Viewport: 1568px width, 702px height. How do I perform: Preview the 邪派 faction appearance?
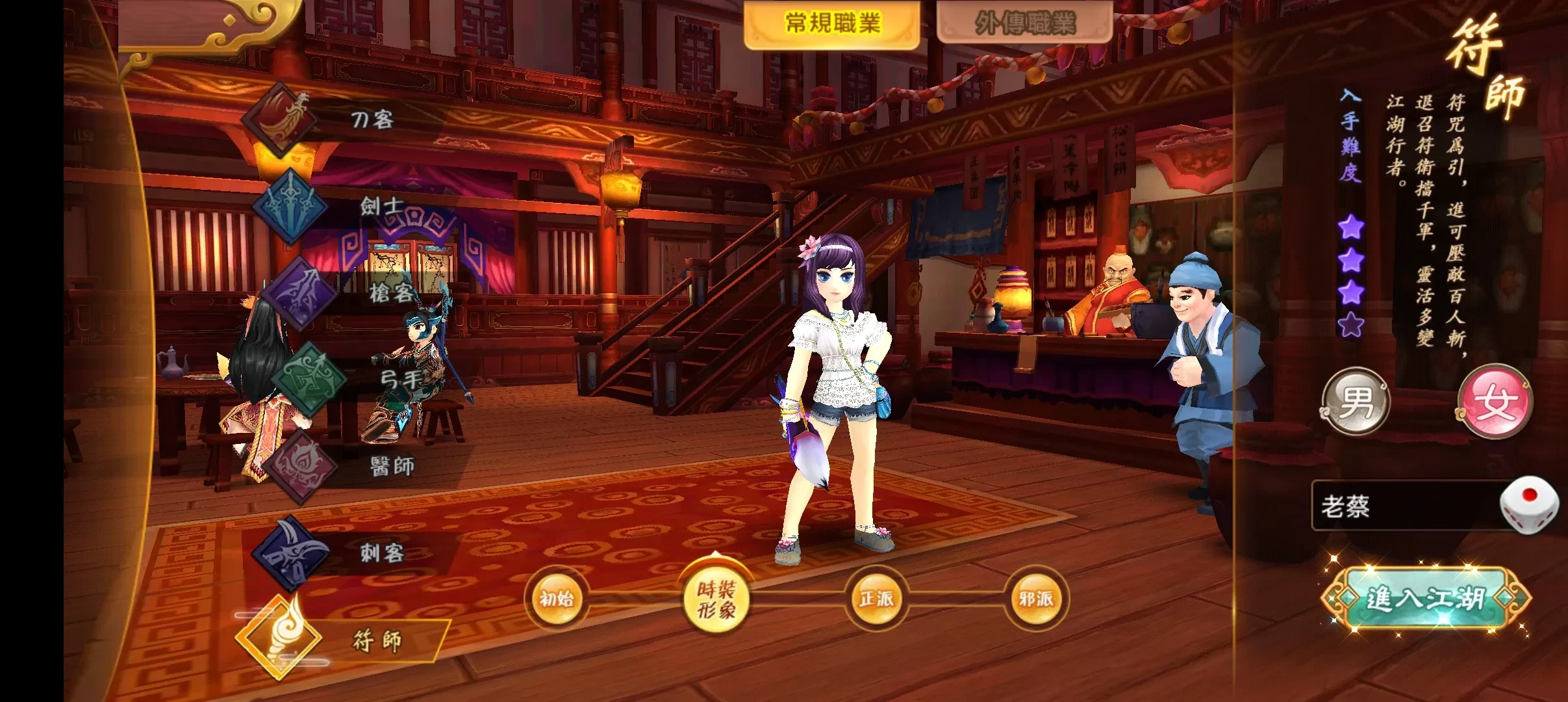[x=1035, y=598]
